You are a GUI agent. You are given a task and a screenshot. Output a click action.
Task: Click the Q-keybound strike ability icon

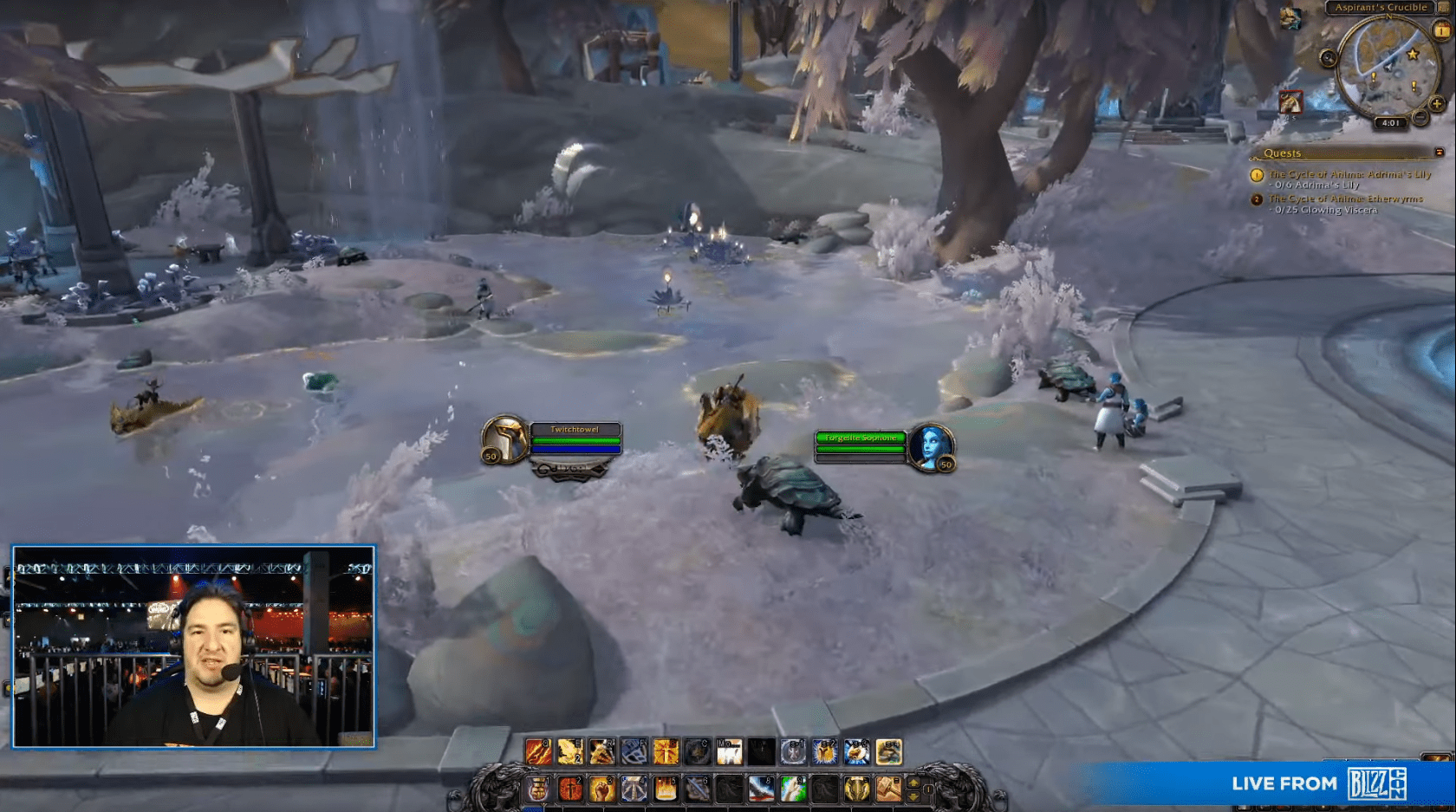point(538,752)
